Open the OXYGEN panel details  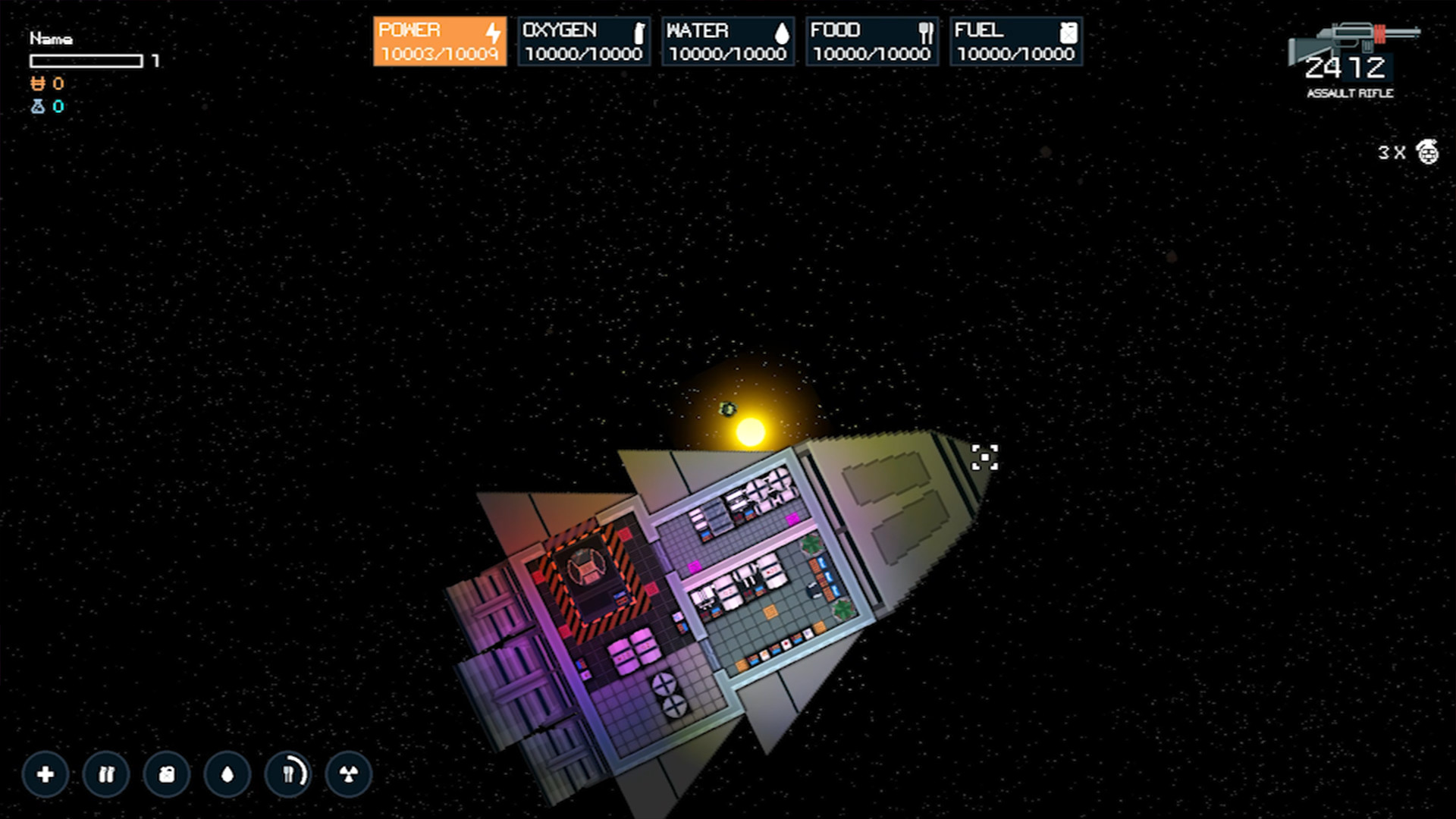tap(583, 42)
